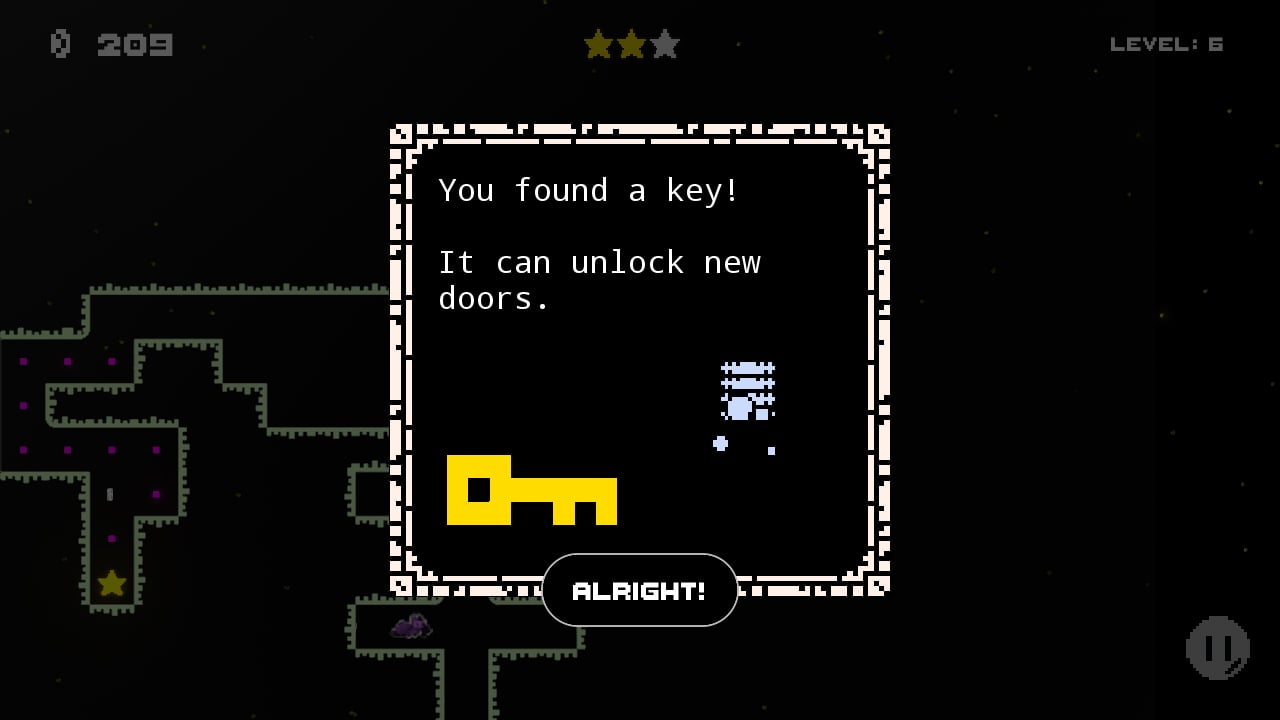Click the 'You found a key!' text

(x=588, y=190)
